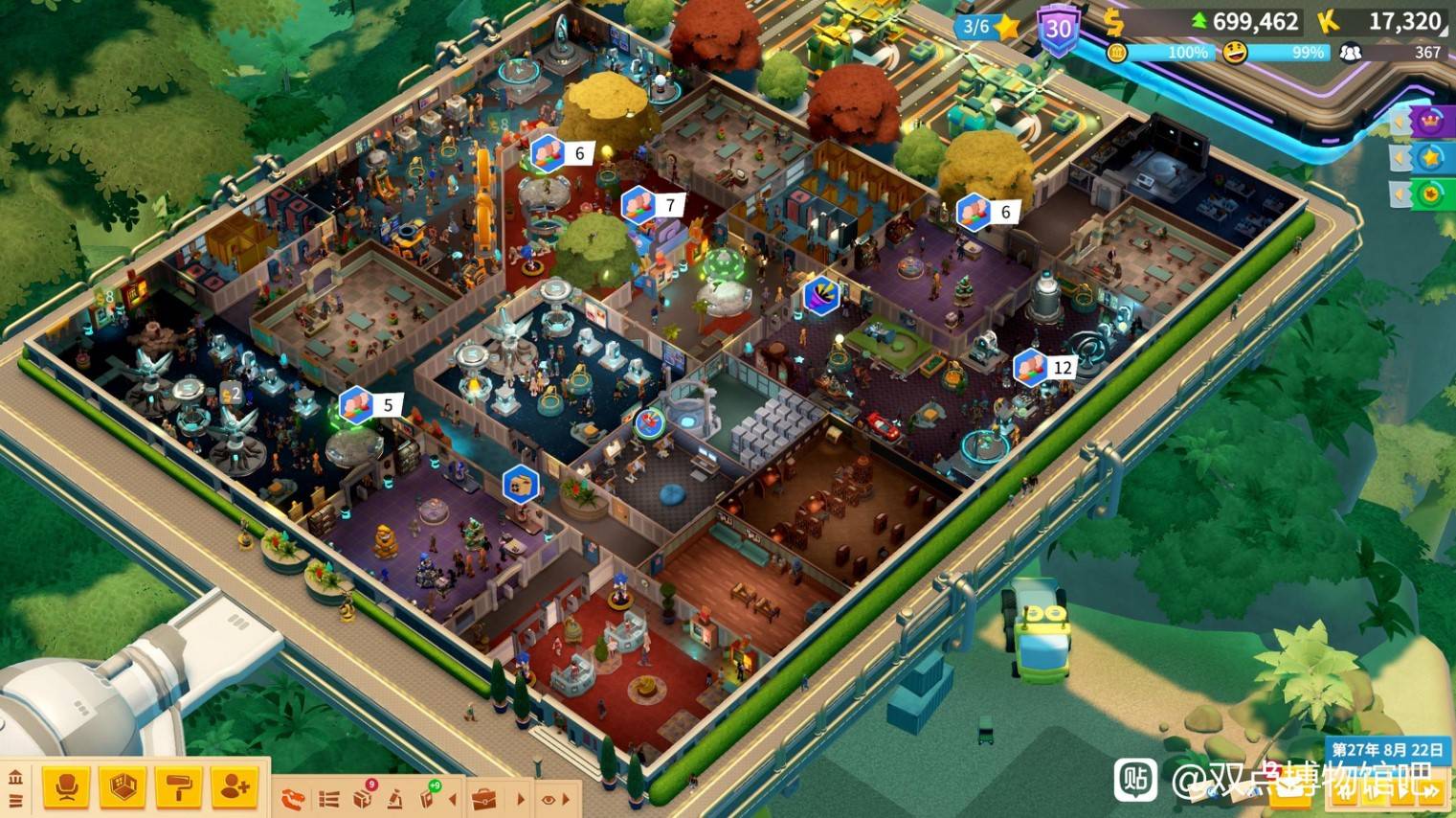This screenshot has height=818, width=1456.
Task: Open the three-line hamburger menu
Action: click(15, 801)
